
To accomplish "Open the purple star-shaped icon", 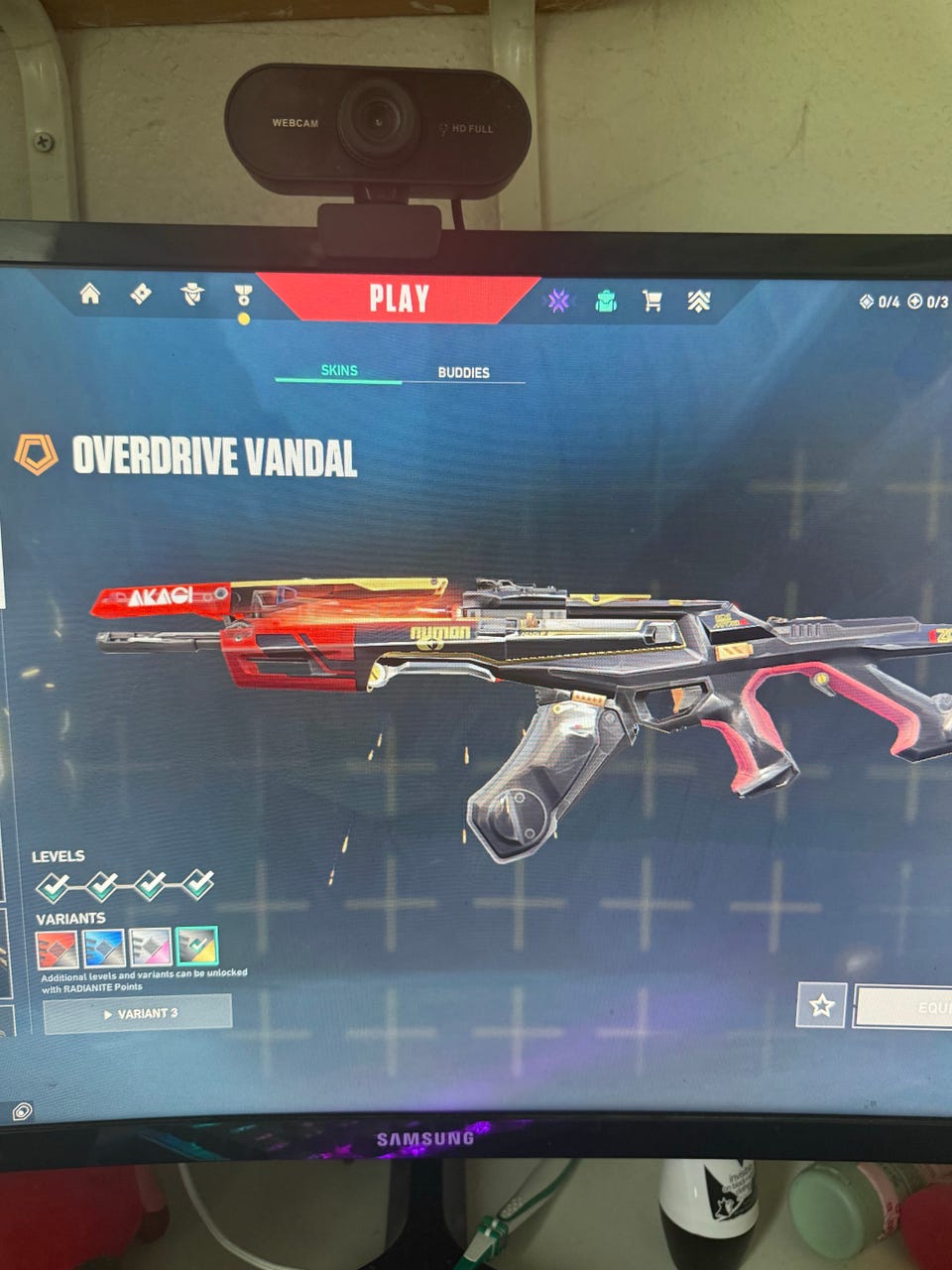I will point(558,301).
